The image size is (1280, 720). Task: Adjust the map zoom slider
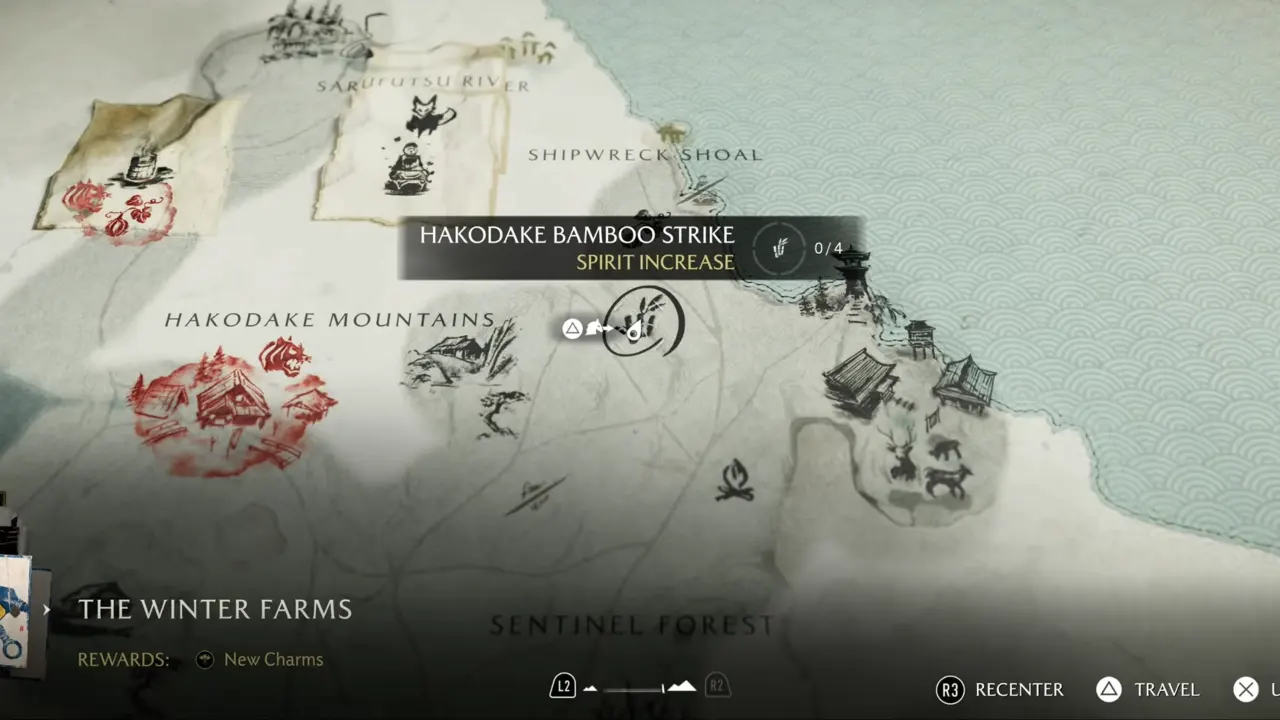click(639, 687)
